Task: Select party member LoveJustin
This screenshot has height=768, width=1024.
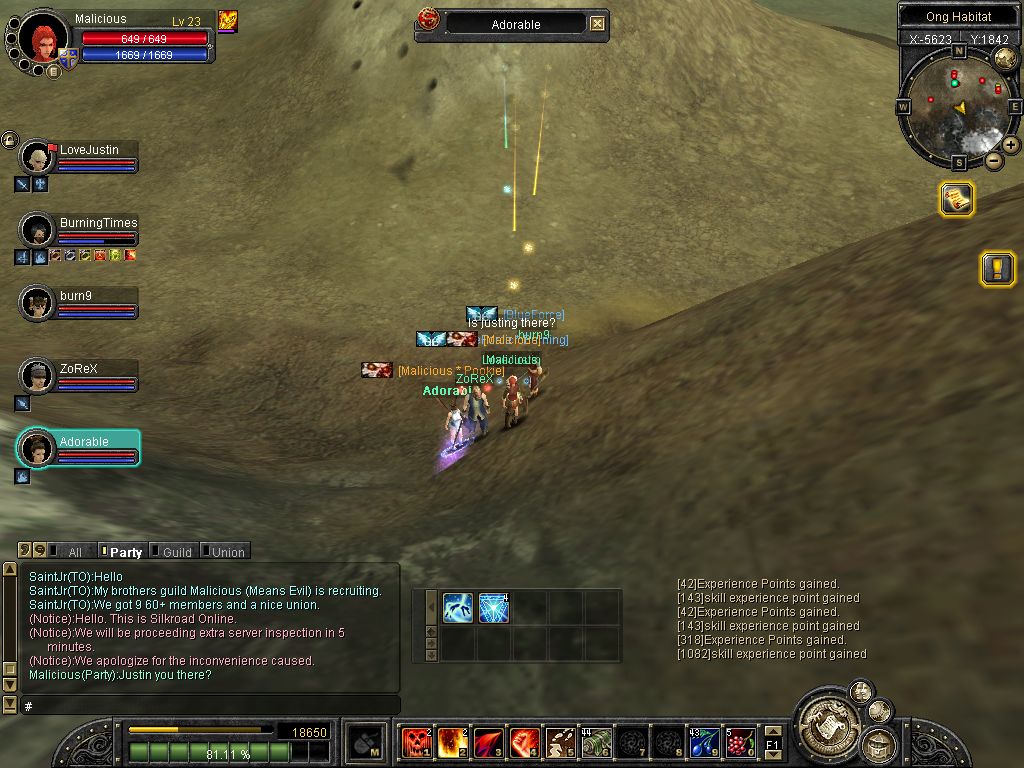Action: (88, 150)
